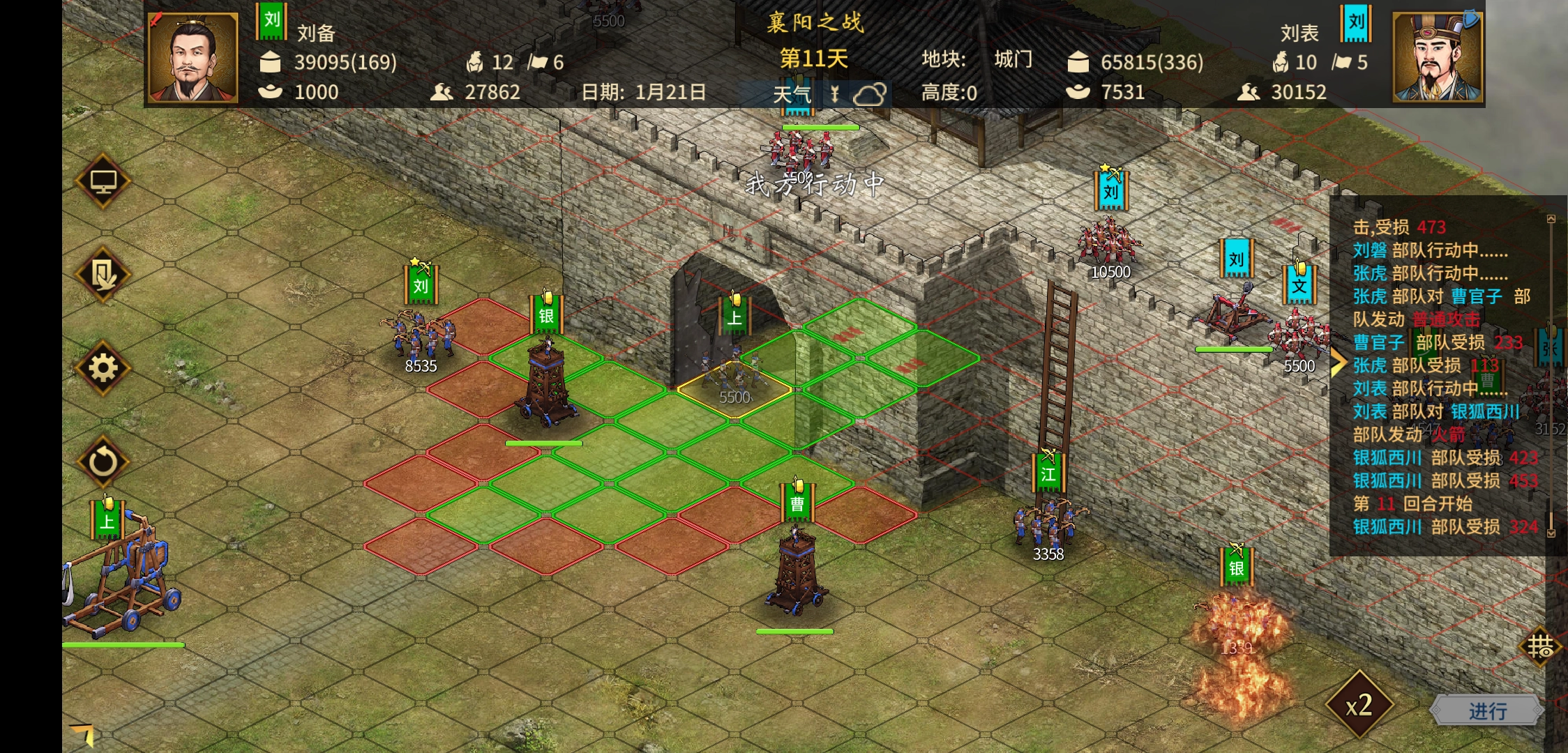Click the monitor display diamond icon
Screen dimensions: 1568x753
tap(103, 181)
